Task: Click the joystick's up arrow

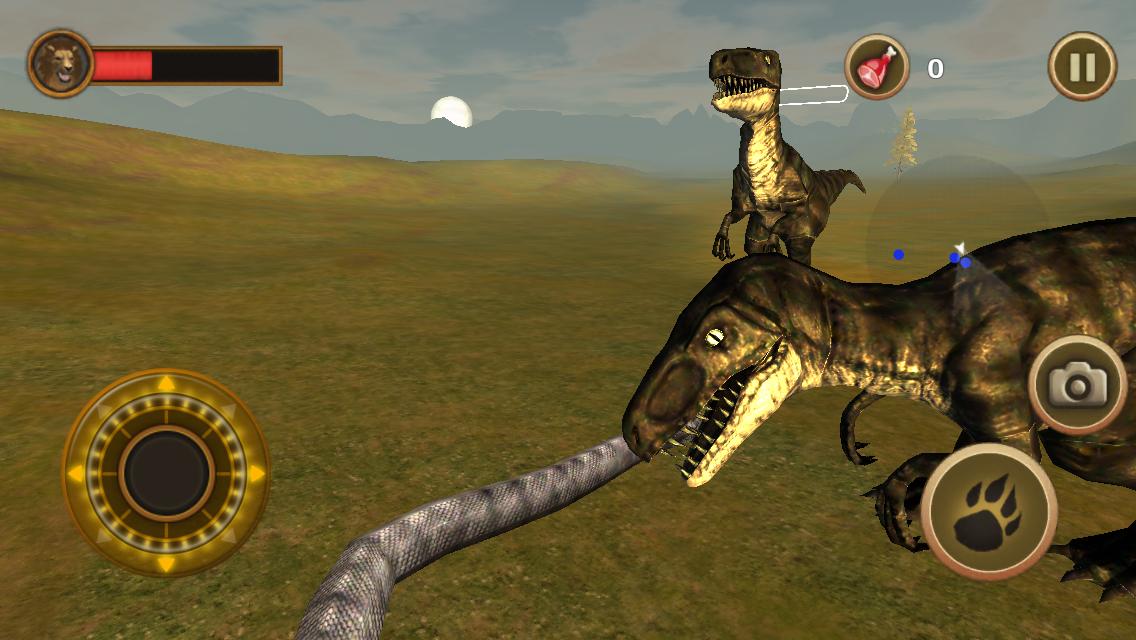Action: click(x=166, y=384)
